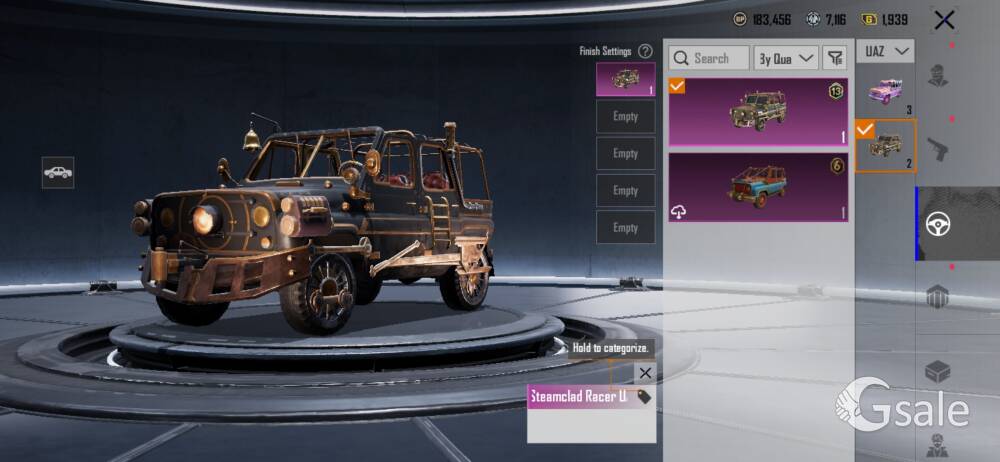The width and height of the screenshot is (1000, 462).
Task: Switch to the parachute pack tab
Action: click(937, 296)
